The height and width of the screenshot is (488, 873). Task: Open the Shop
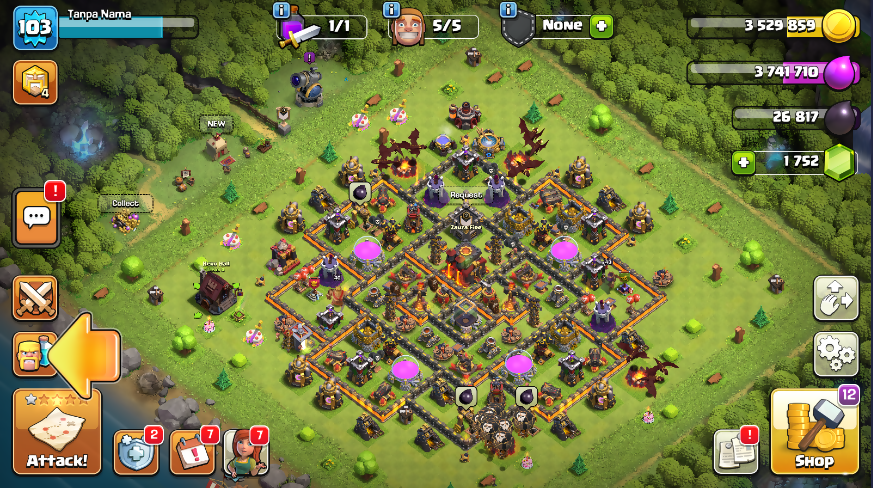814,432
